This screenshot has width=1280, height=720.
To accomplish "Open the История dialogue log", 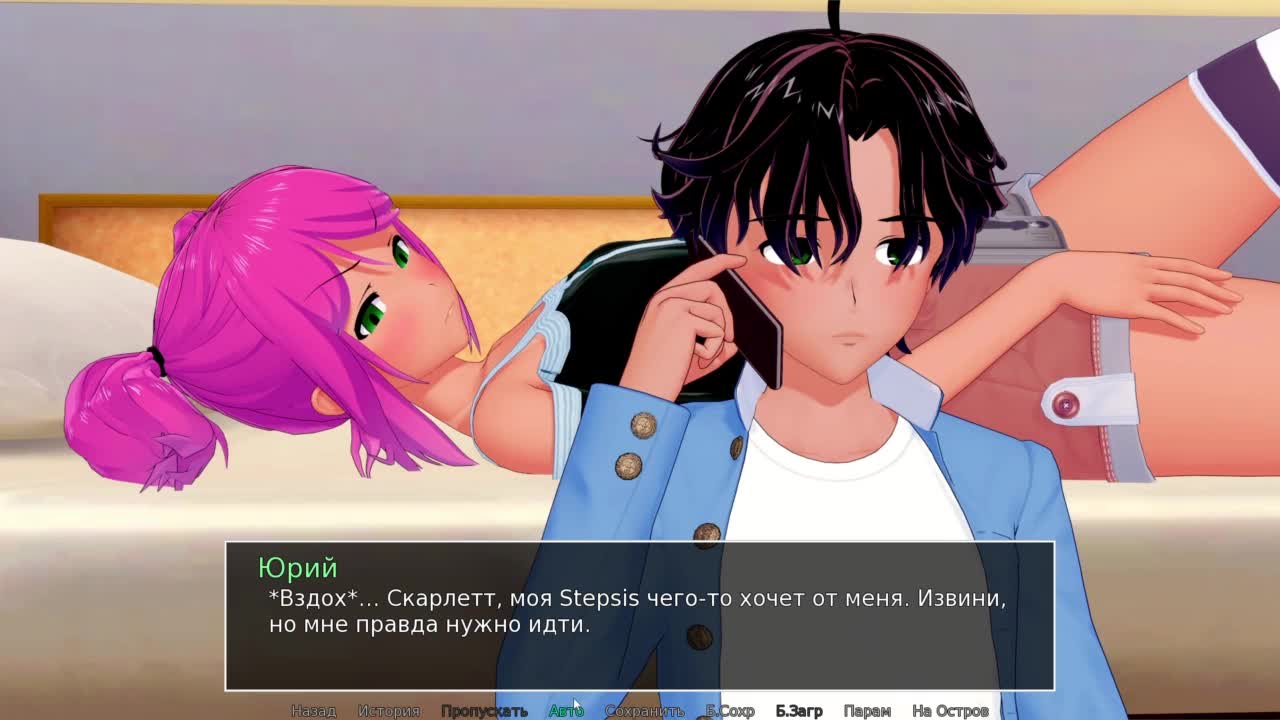I will (389, 711).
